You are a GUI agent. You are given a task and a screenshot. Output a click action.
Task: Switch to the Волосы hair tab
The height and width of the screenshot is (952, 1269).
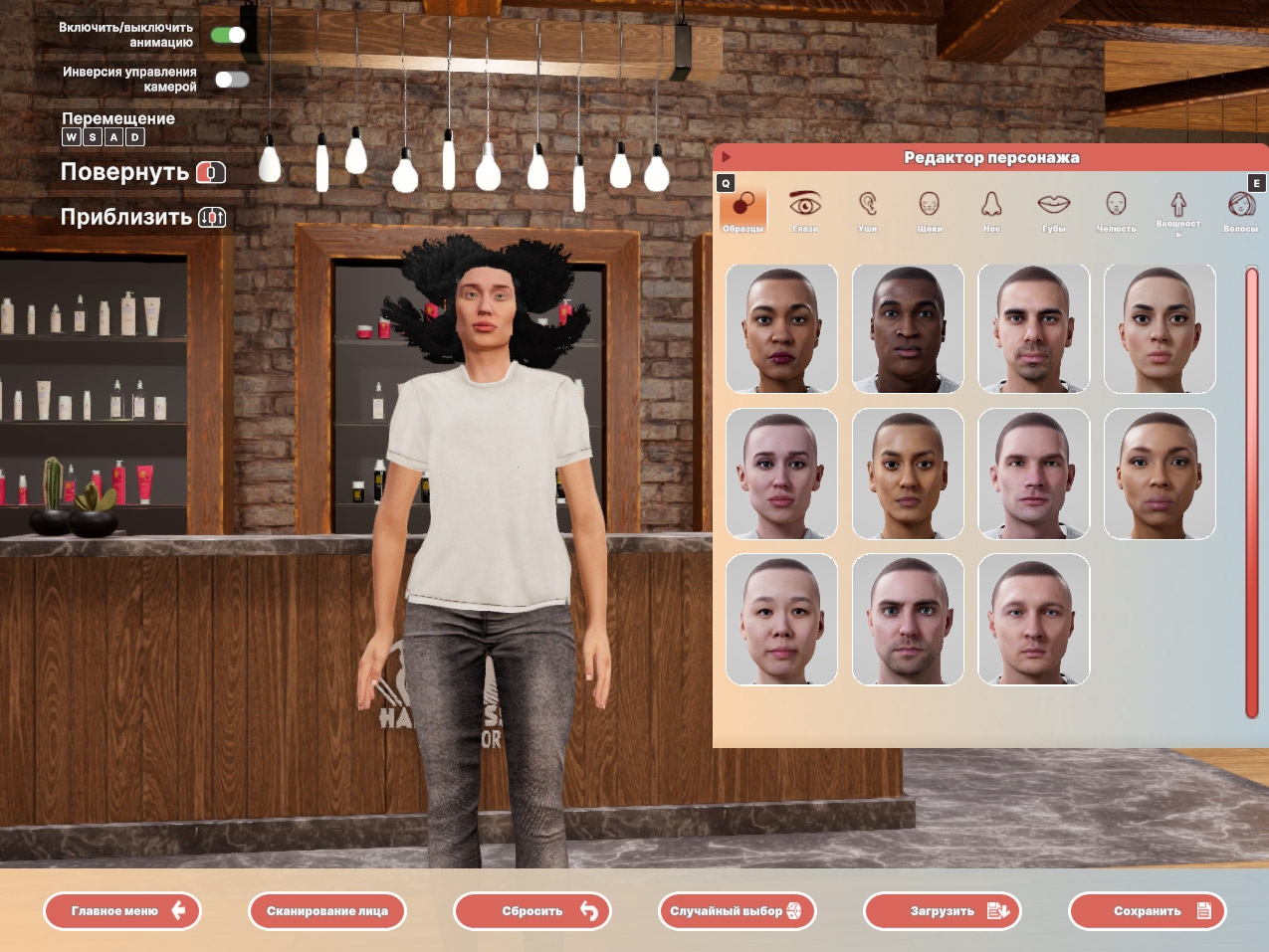(x=1240, y=211)
